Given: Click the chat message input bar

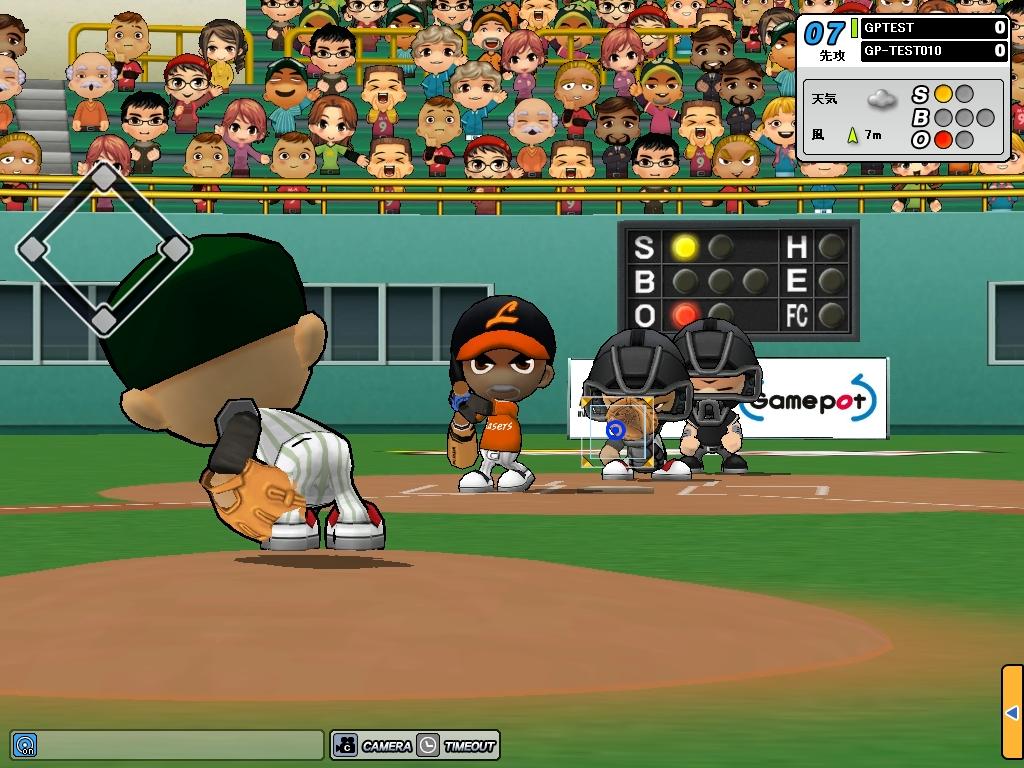Looking at the screenshot, I should pyautogui.click(x=180, y=745).
